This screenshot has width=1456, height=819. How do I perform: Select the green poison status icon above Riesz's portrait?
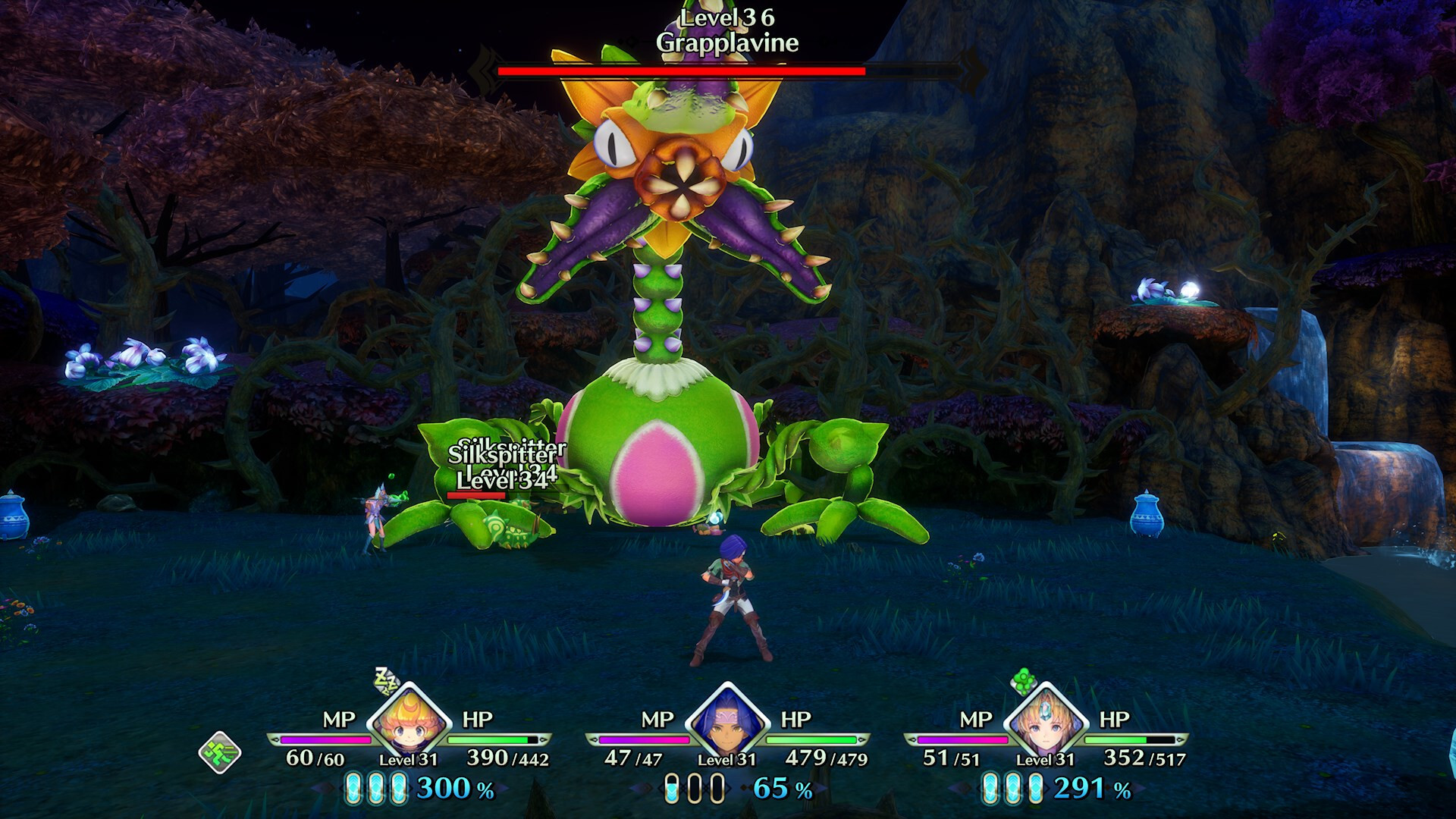click(1025, 682)
